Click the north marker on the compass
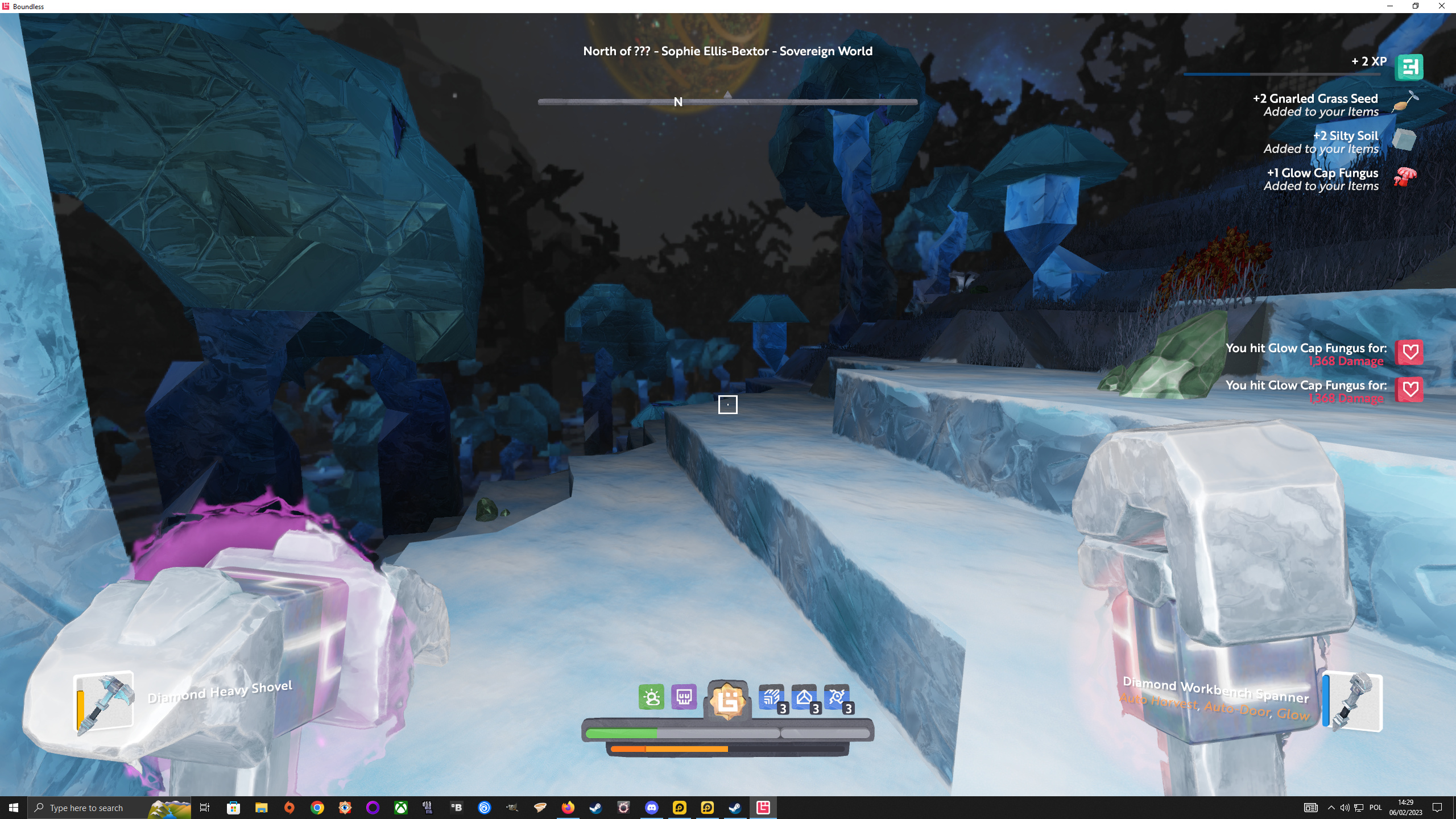The image size is (1456, 819). [x=678, y=102]
